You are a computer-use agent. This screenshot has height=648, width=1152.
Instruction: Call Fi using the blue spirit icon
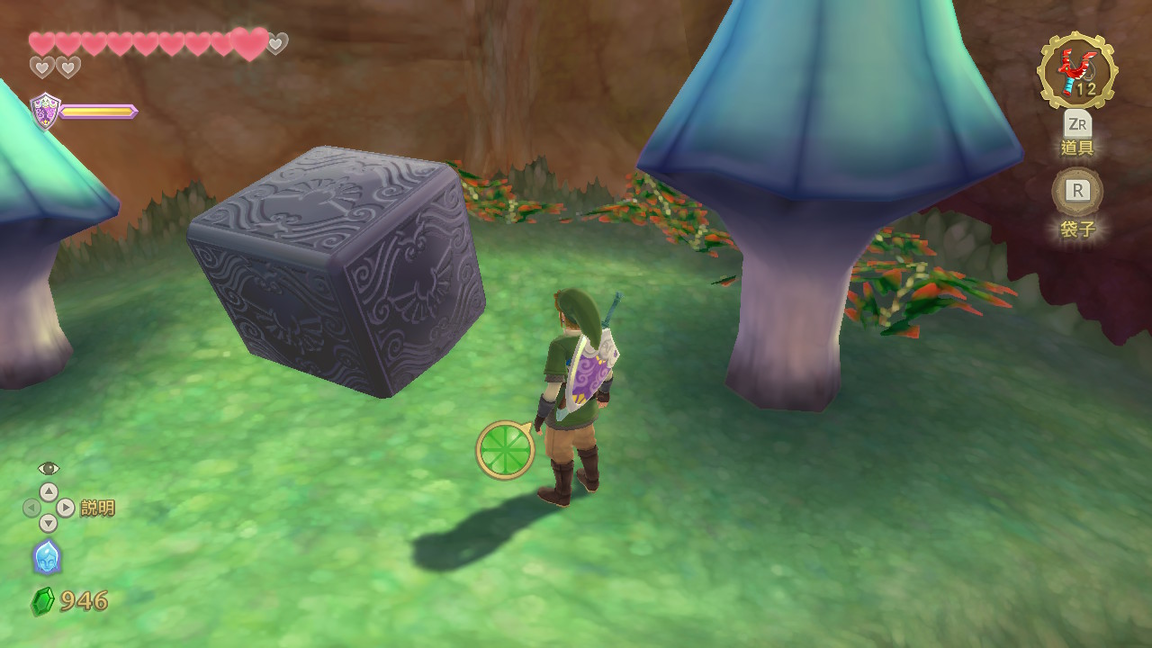pyautogui.click(x=47, y=557)
